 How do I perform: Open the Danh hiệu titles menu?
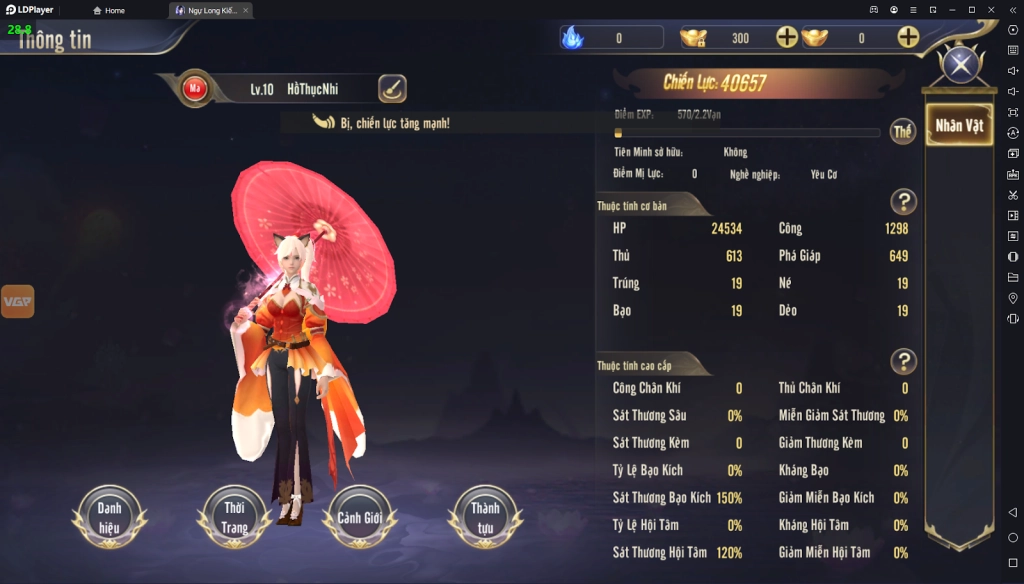click(109, 516)
